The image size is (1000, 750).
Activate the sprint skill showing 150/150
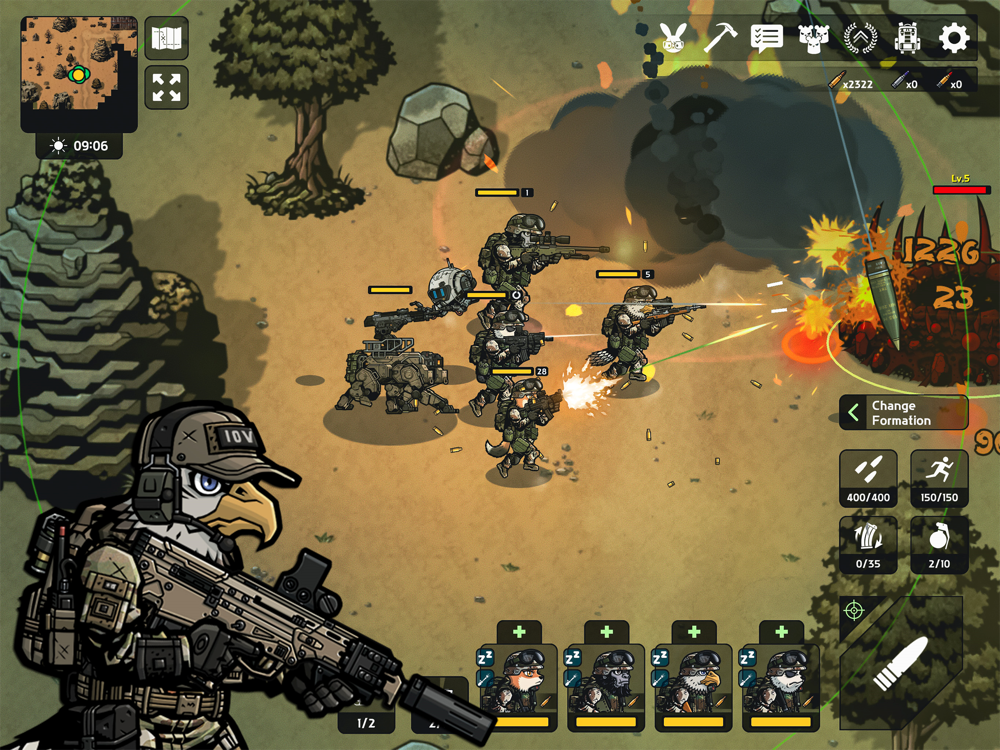coord(939,479)
